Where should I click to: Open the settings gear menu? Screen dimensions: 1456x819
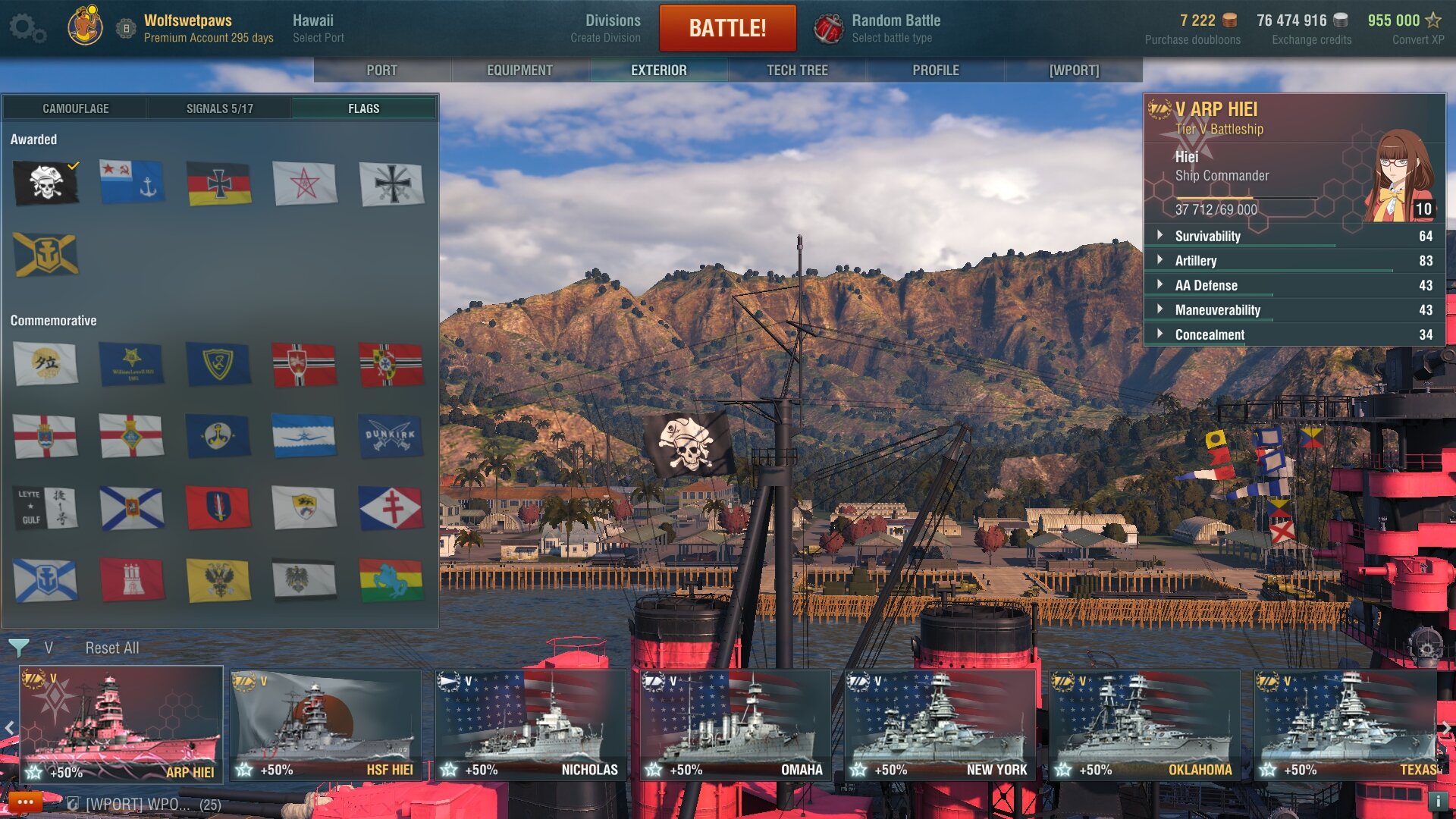(x=27, y=28)
